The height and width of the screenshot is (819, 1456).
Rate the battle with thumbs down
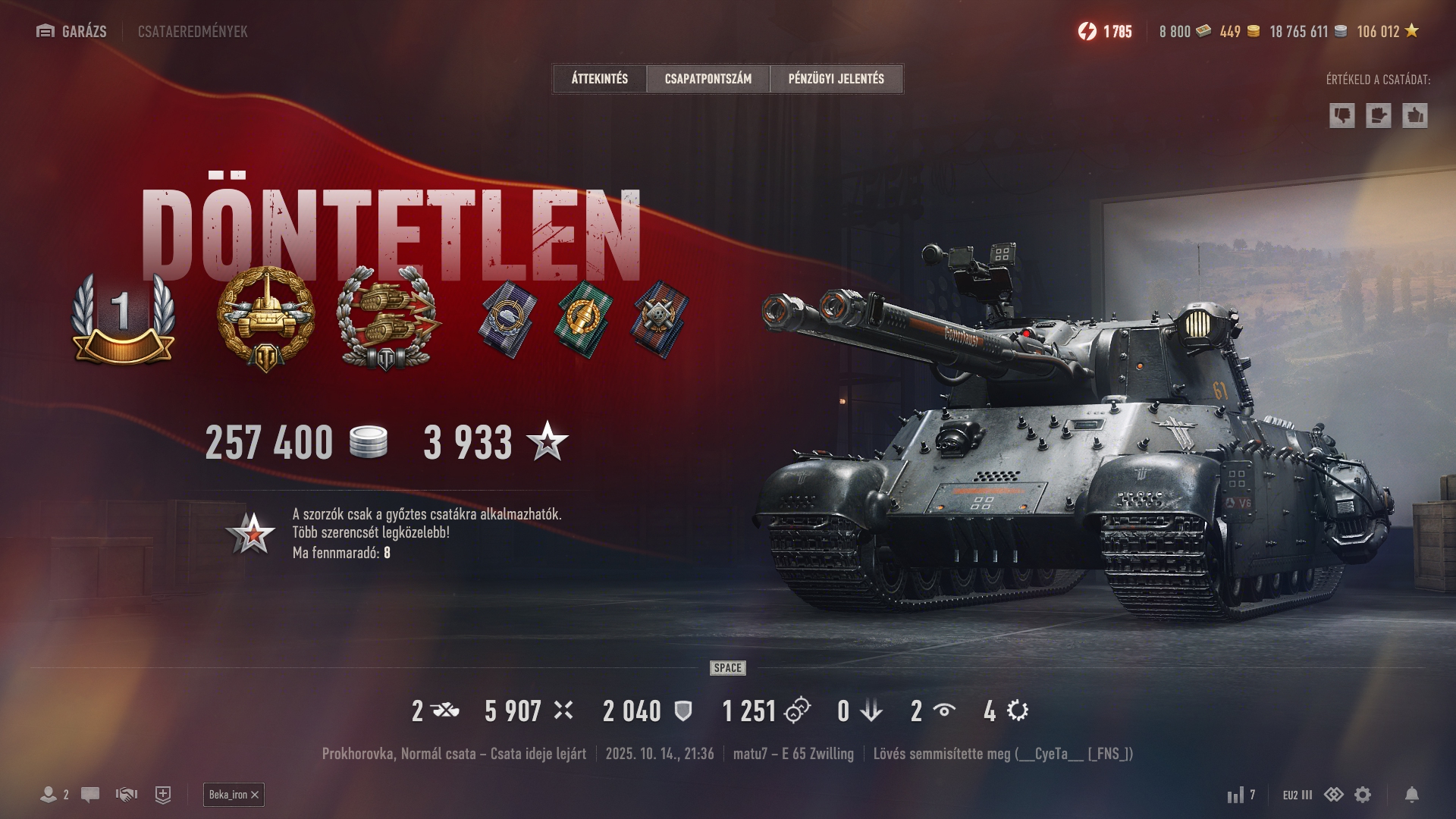point(1341,116)
